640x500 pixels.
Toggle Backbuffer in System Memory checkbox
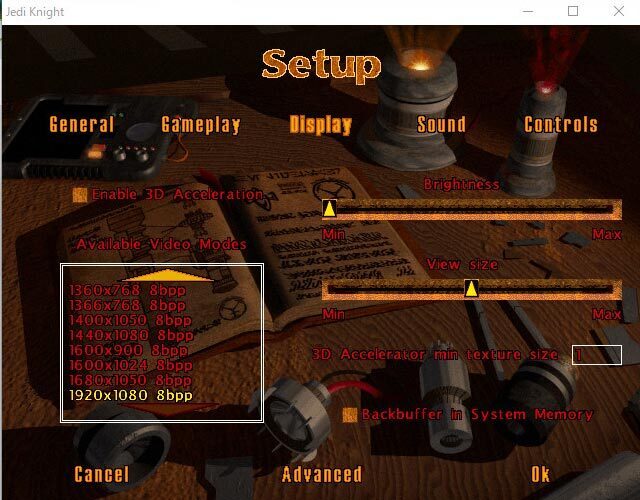pos(350,414)
